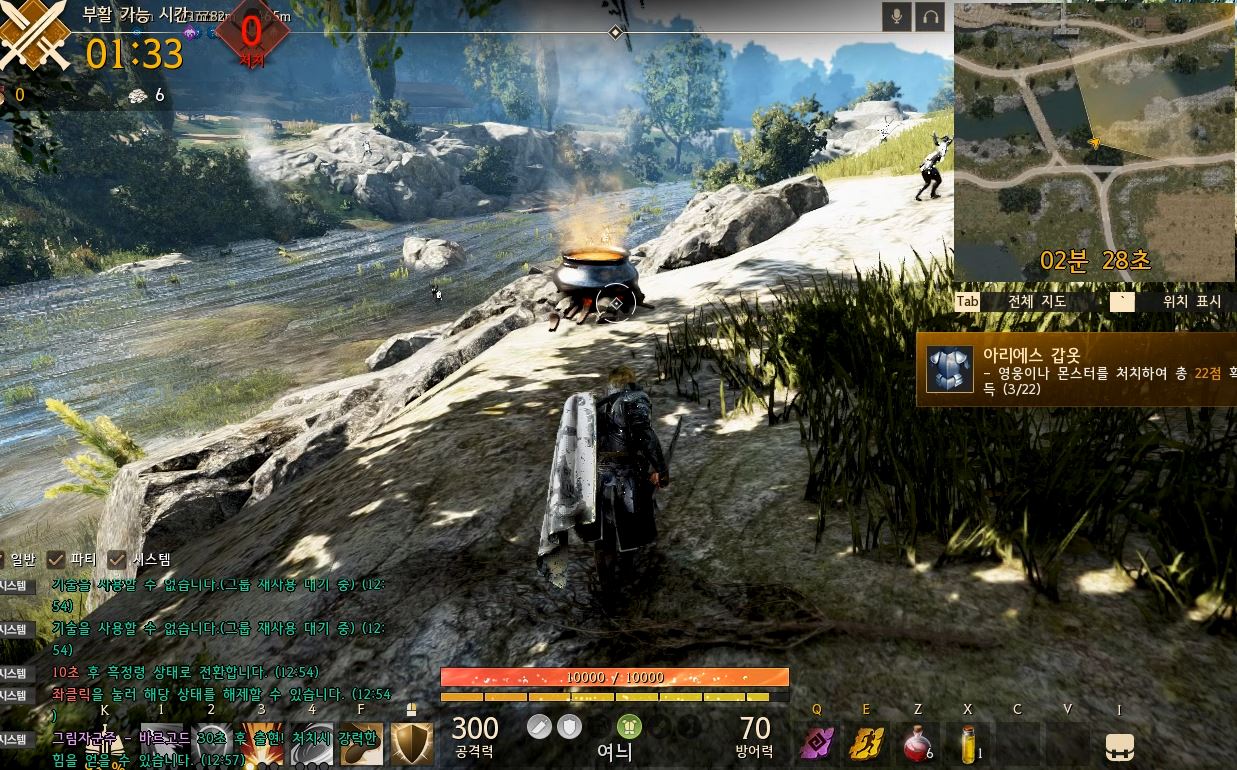Viewport: 1237px width, 770px height.
Task: Use the explosion skill on slot 3
Action: tap(262, 744)
